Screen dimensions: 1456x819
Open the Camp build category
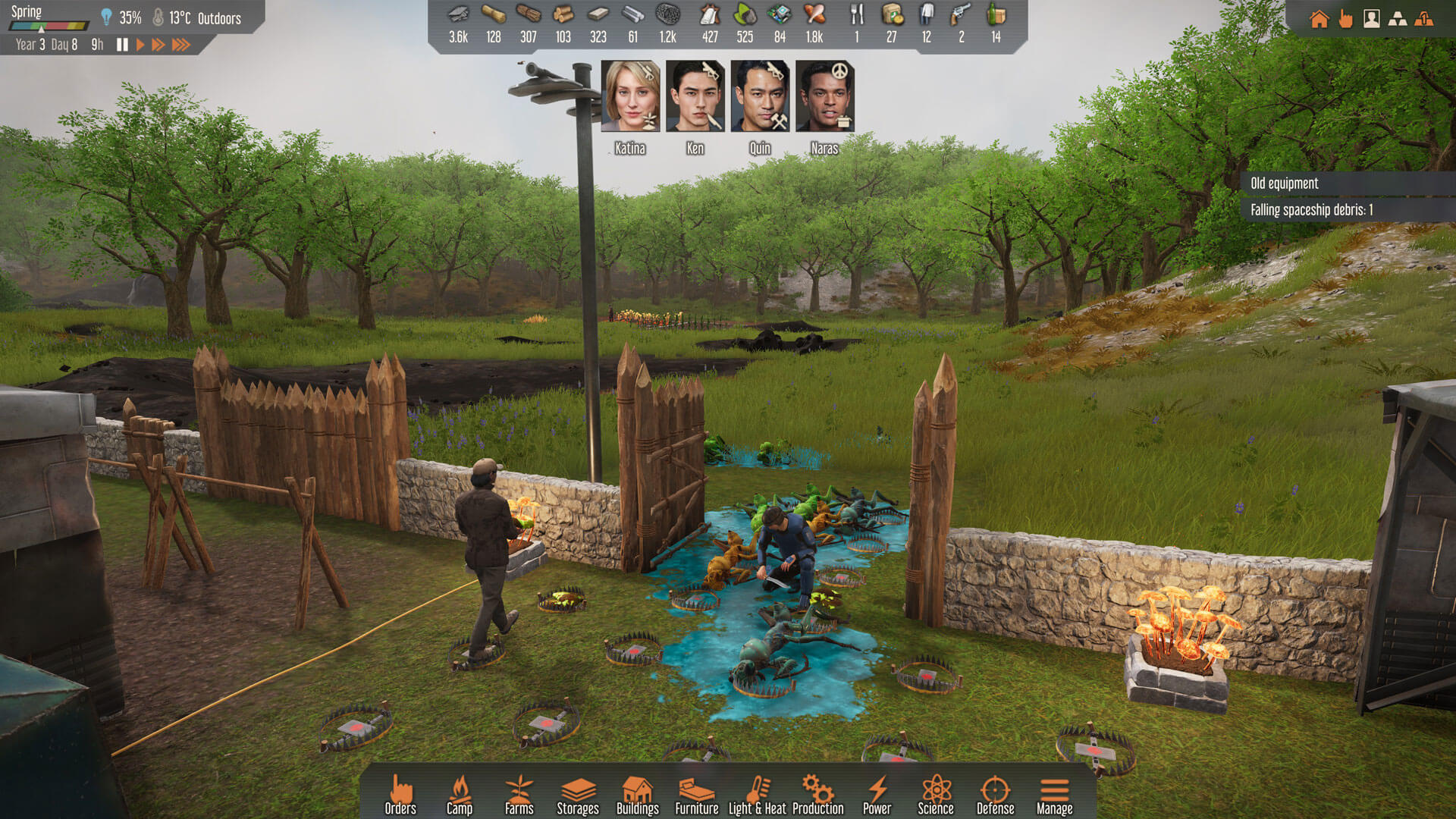[x=459, y=794]
